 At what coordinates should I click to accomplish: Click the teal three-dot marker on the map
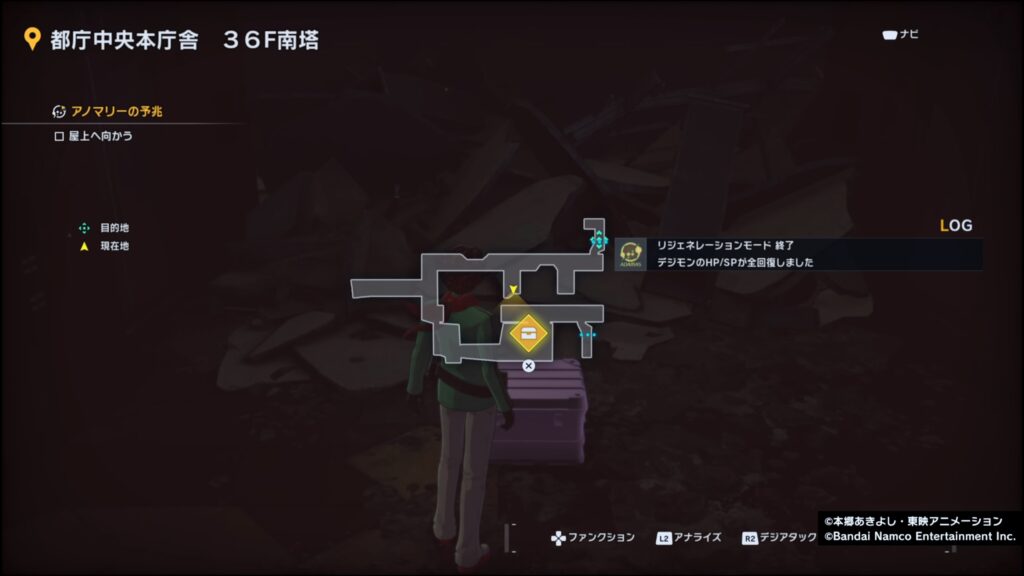[587, 335]
